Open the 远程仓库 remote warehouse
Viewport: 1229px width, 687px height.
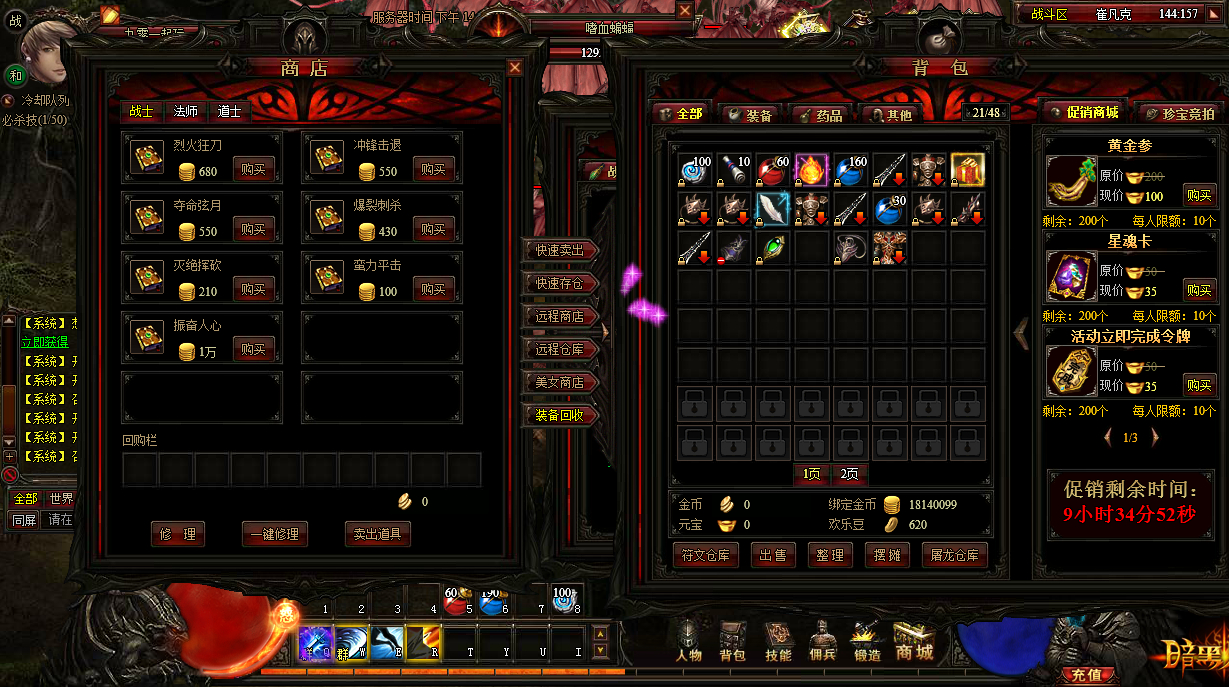(x=560, y=349)
